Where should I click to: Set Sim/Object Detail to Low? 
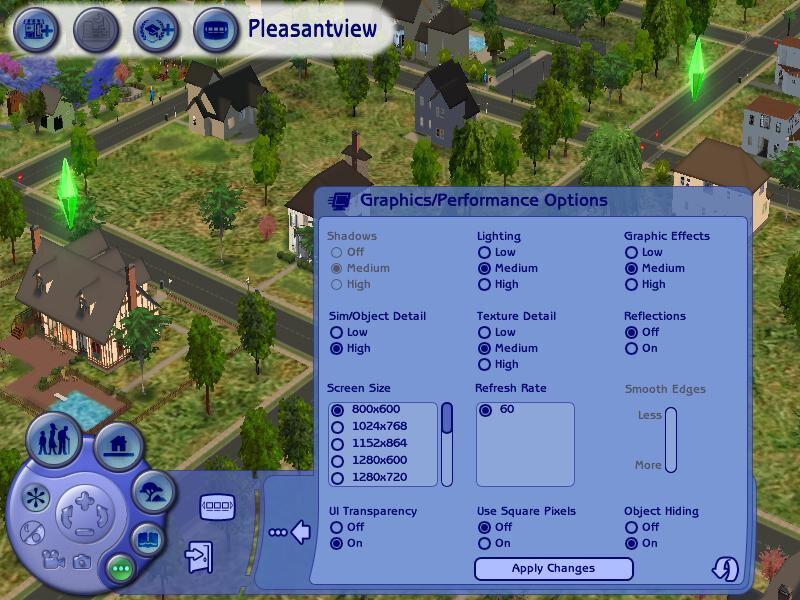(336, 332)
